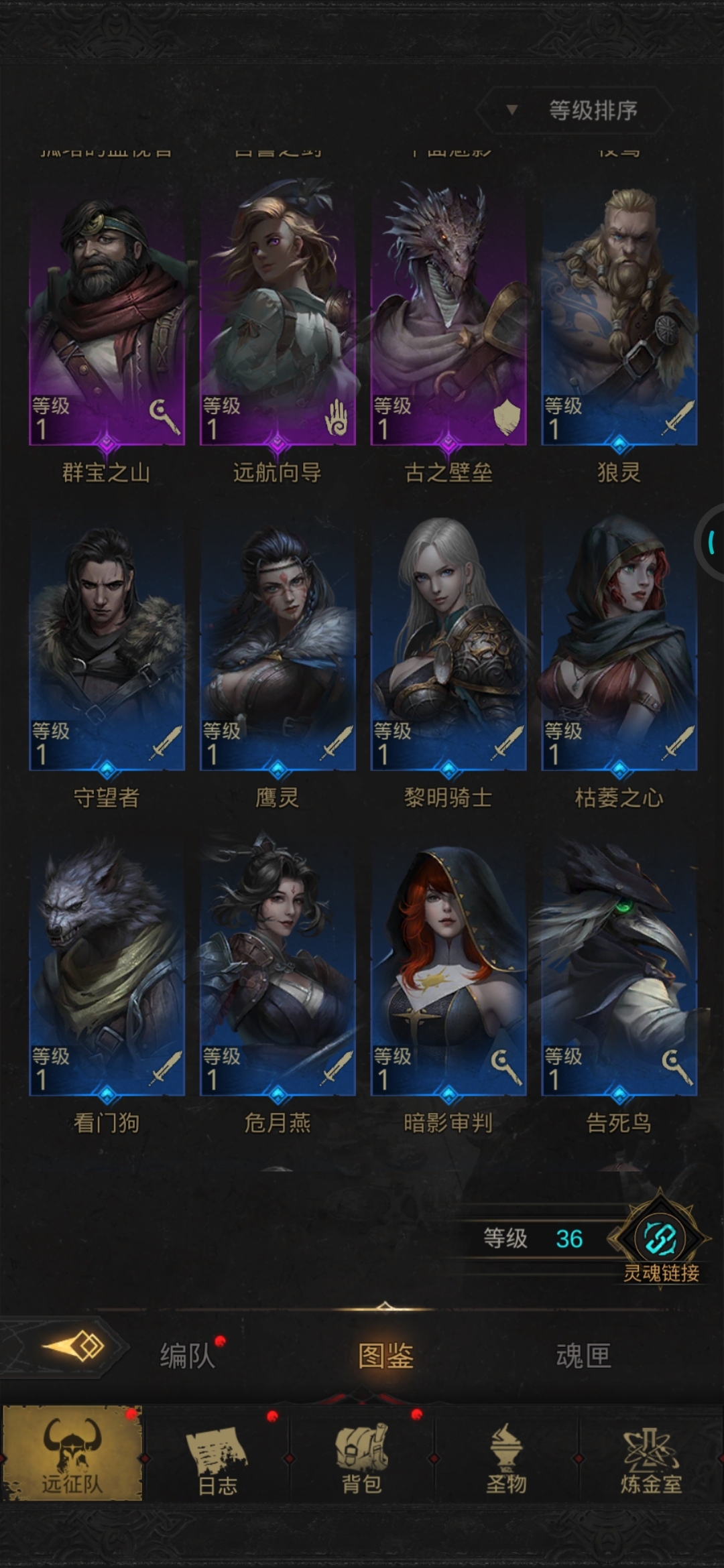The height and width of the screenshot is (1568, 724).
Task: Open the 等级排序 sort dropdown
Action: click(574, 110)
